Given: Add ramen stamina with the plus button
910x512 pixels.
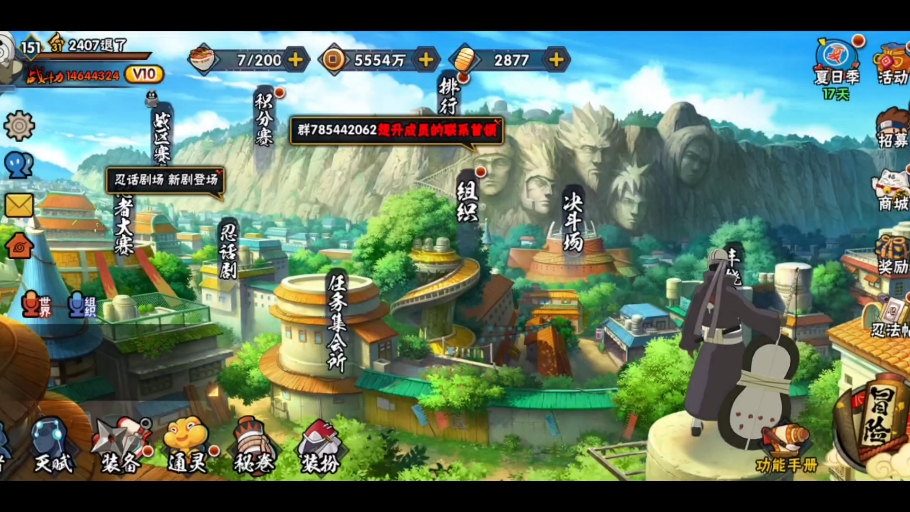Looking at the screenshot, I should pyautogui.click(x=296, y=59).
